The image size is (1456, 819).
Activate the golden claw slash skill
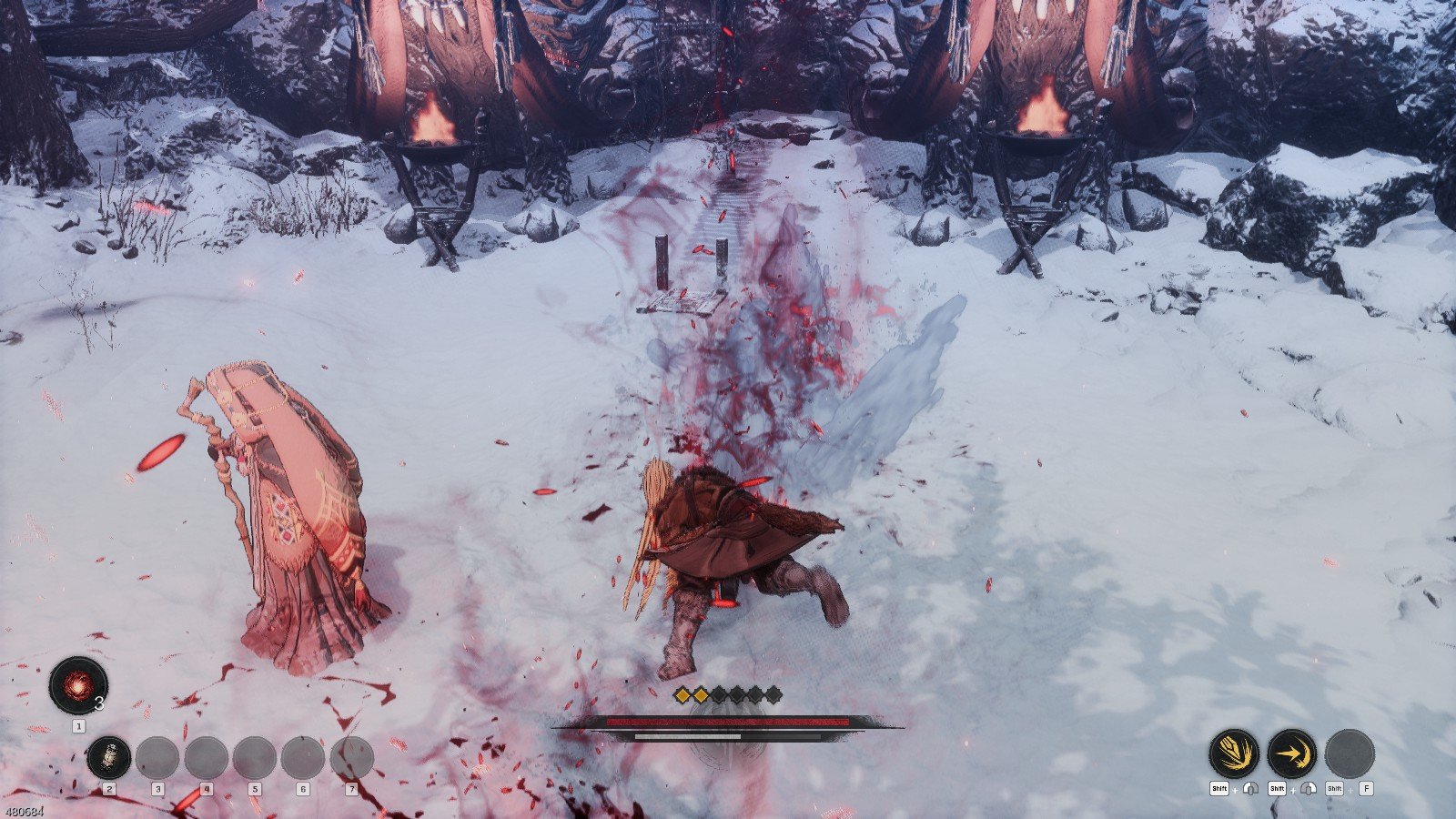click(1234, 753)
